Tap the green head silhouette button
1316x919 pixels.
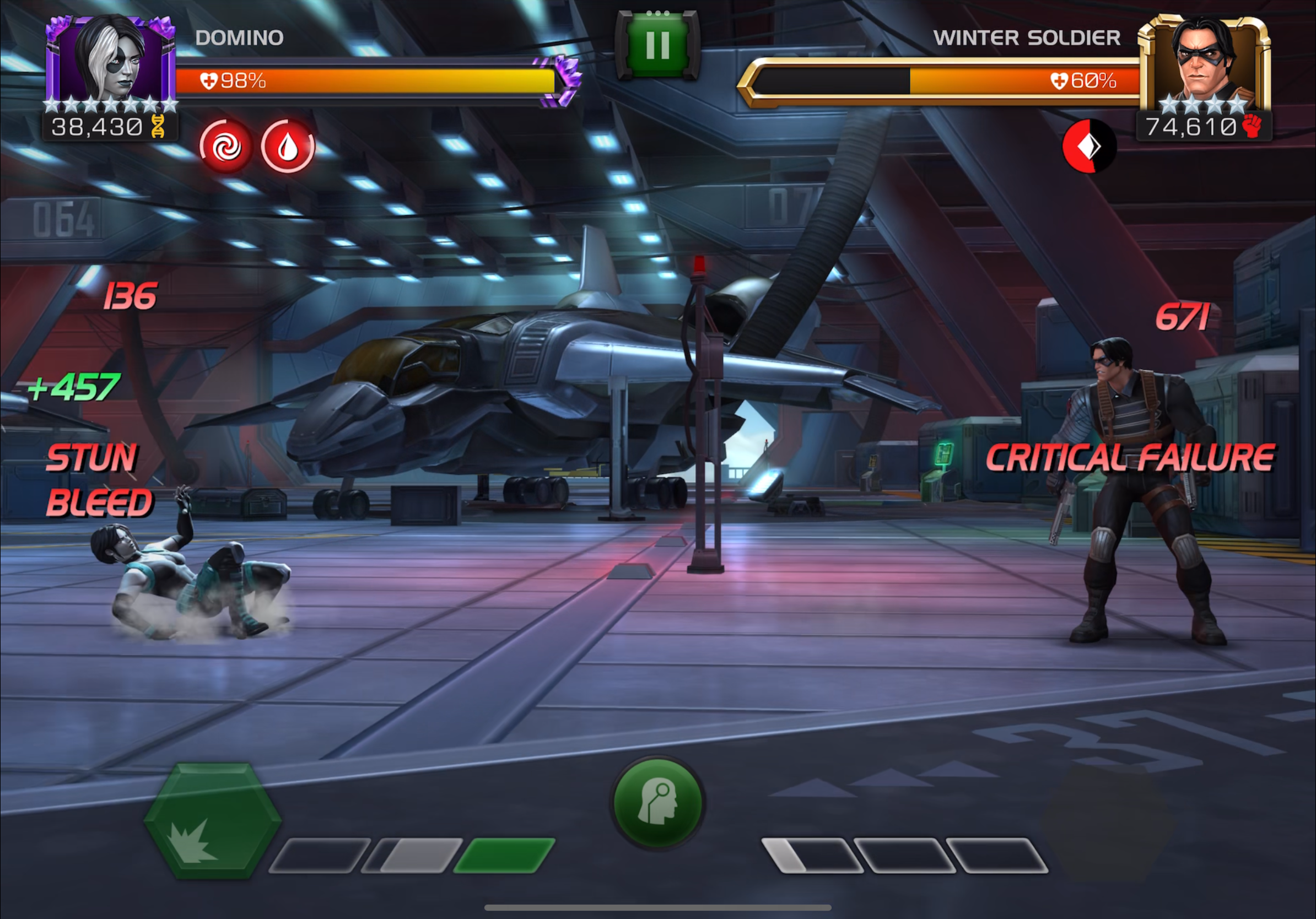pos(658,802)
